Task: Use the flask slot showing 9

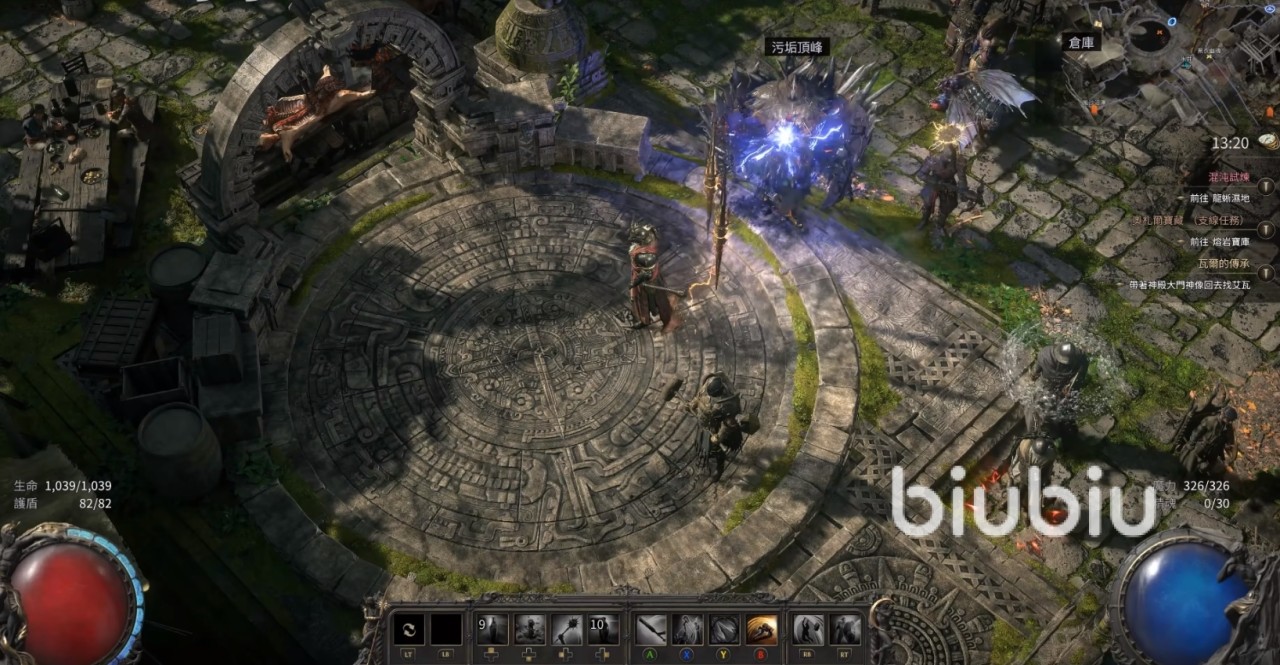Action: tap(492, 629)
